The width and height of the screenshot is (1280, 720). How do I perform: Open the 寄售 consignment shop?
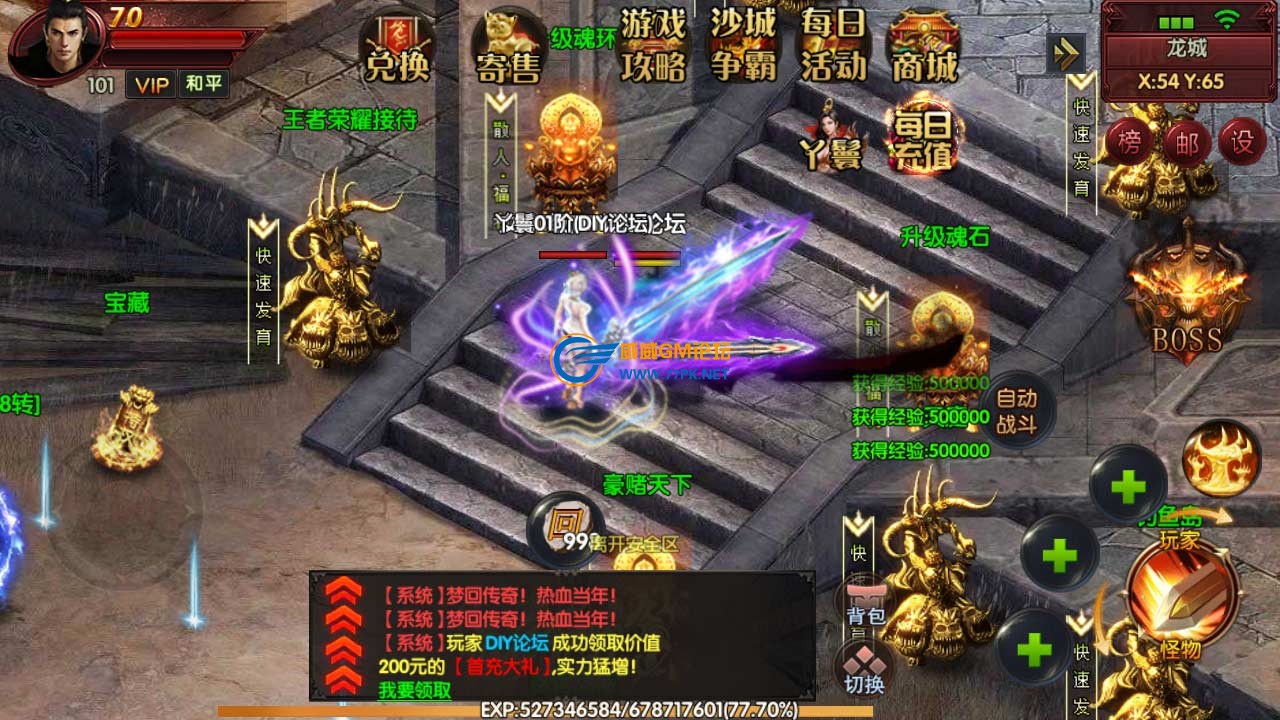508,48
